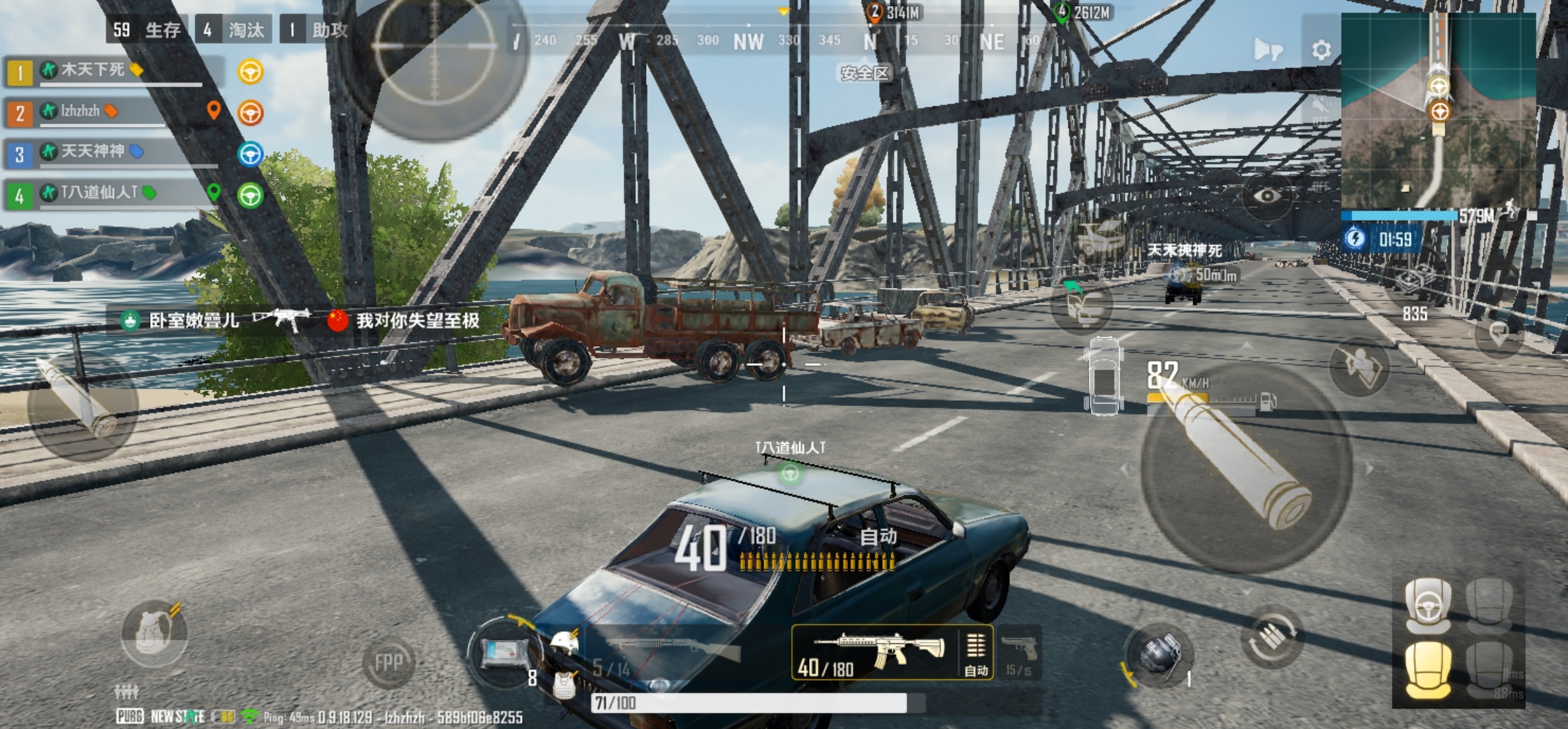Screen dimensions: 1568x729
Task: Switch to the driver seat
Action: [x=1428, y=604]
